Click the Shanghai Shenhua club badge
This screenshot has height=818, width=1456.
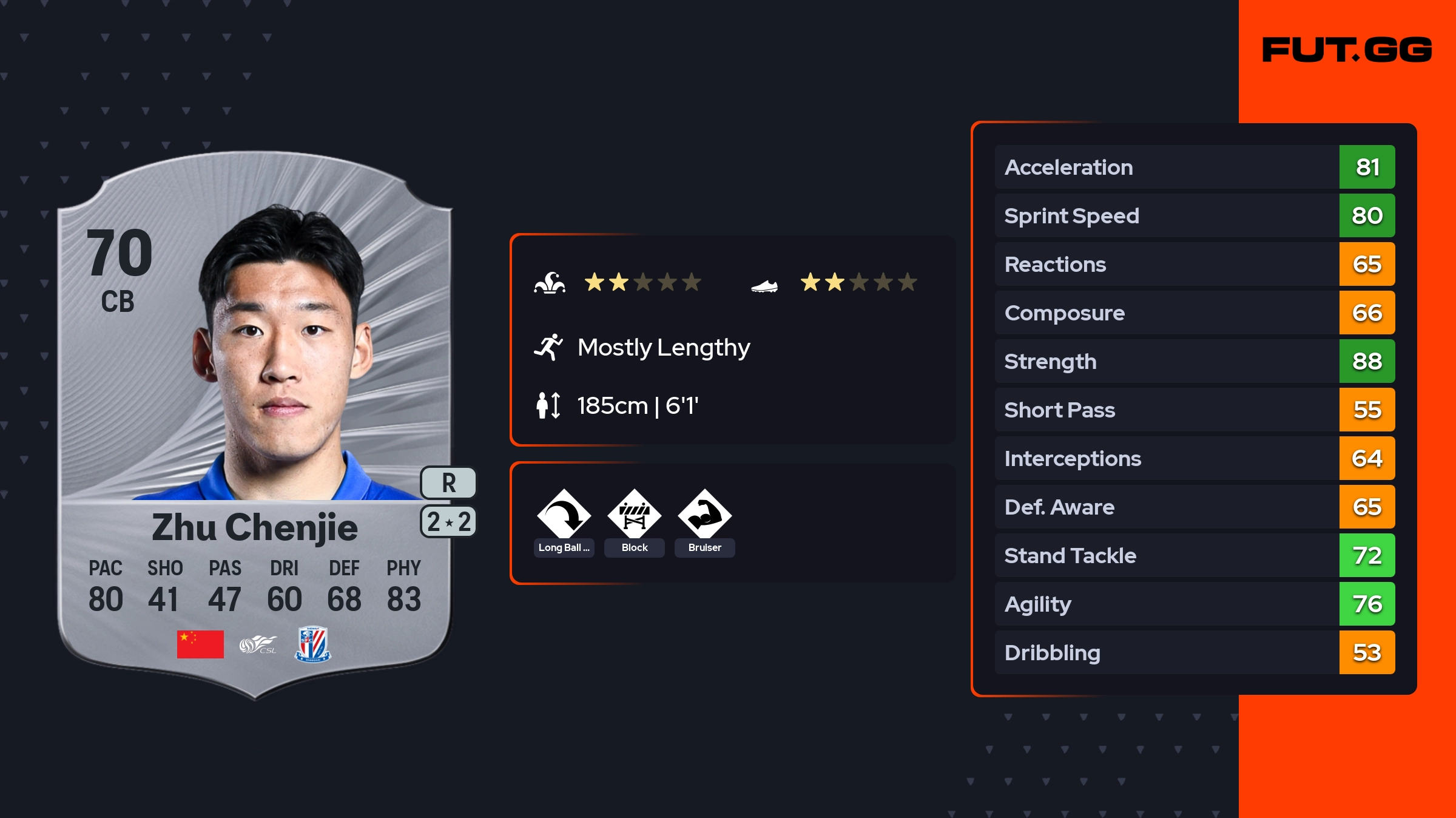click(x=312, y=644)
